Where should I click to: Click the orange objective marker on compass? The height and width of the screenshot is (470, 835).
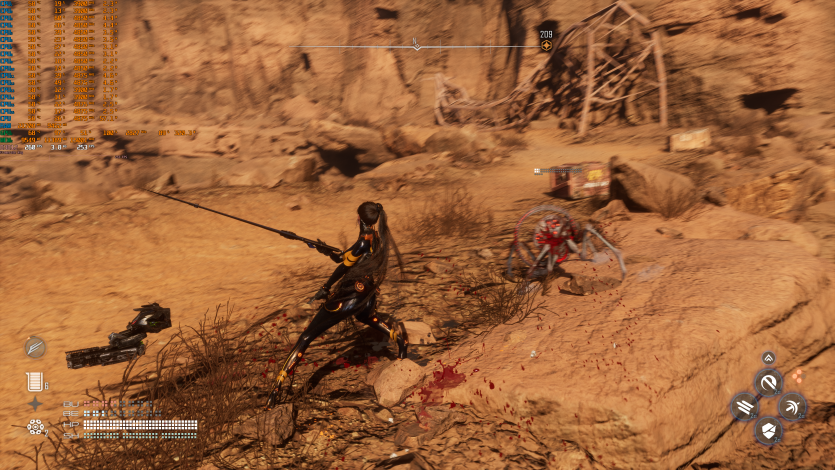(546, 45)
